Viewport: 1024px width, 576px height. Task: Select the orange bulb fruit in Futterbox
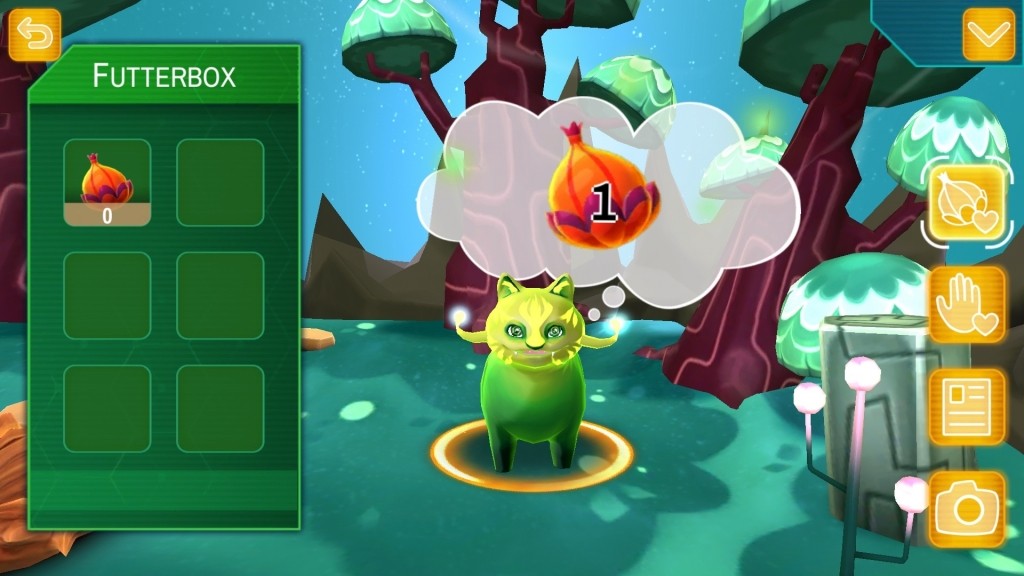tap(107, 182)
